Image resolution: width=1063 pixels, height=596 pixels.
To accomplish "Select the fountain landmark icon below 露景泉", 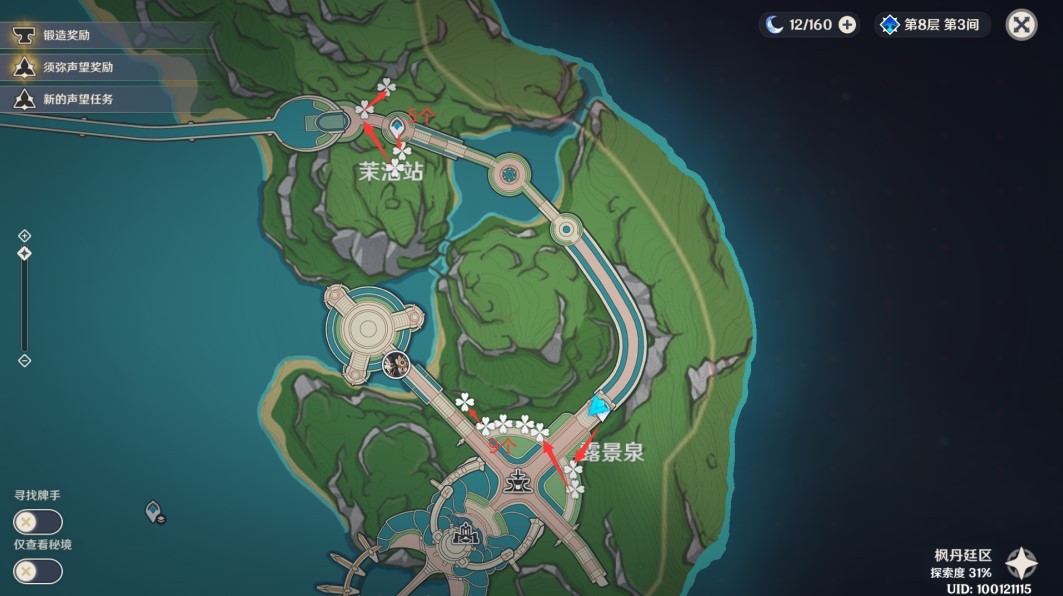I will 518,480.
